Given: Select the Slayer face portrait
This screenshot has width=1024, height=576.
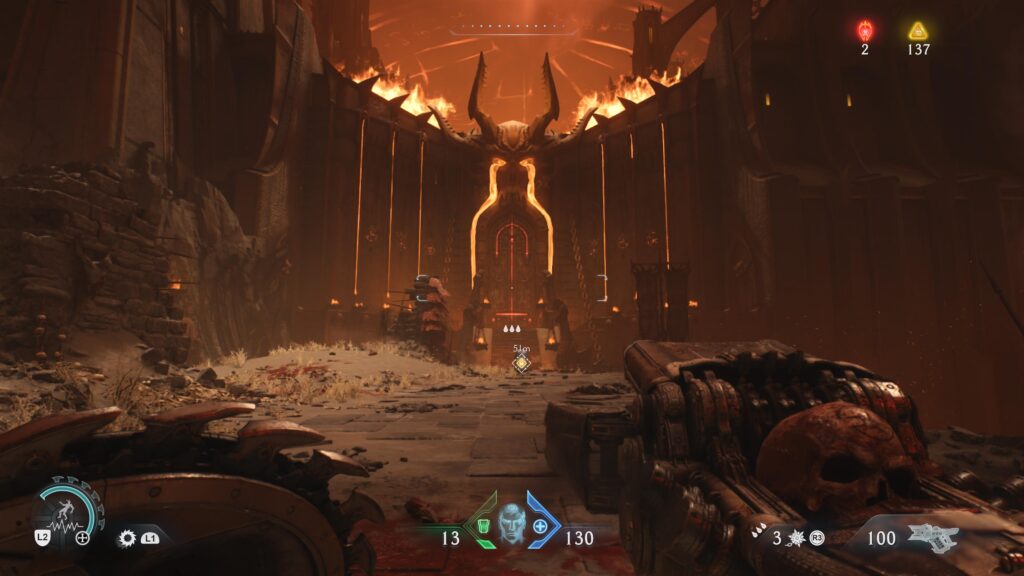Looking at the screenshot, I should tap(512, 520).
